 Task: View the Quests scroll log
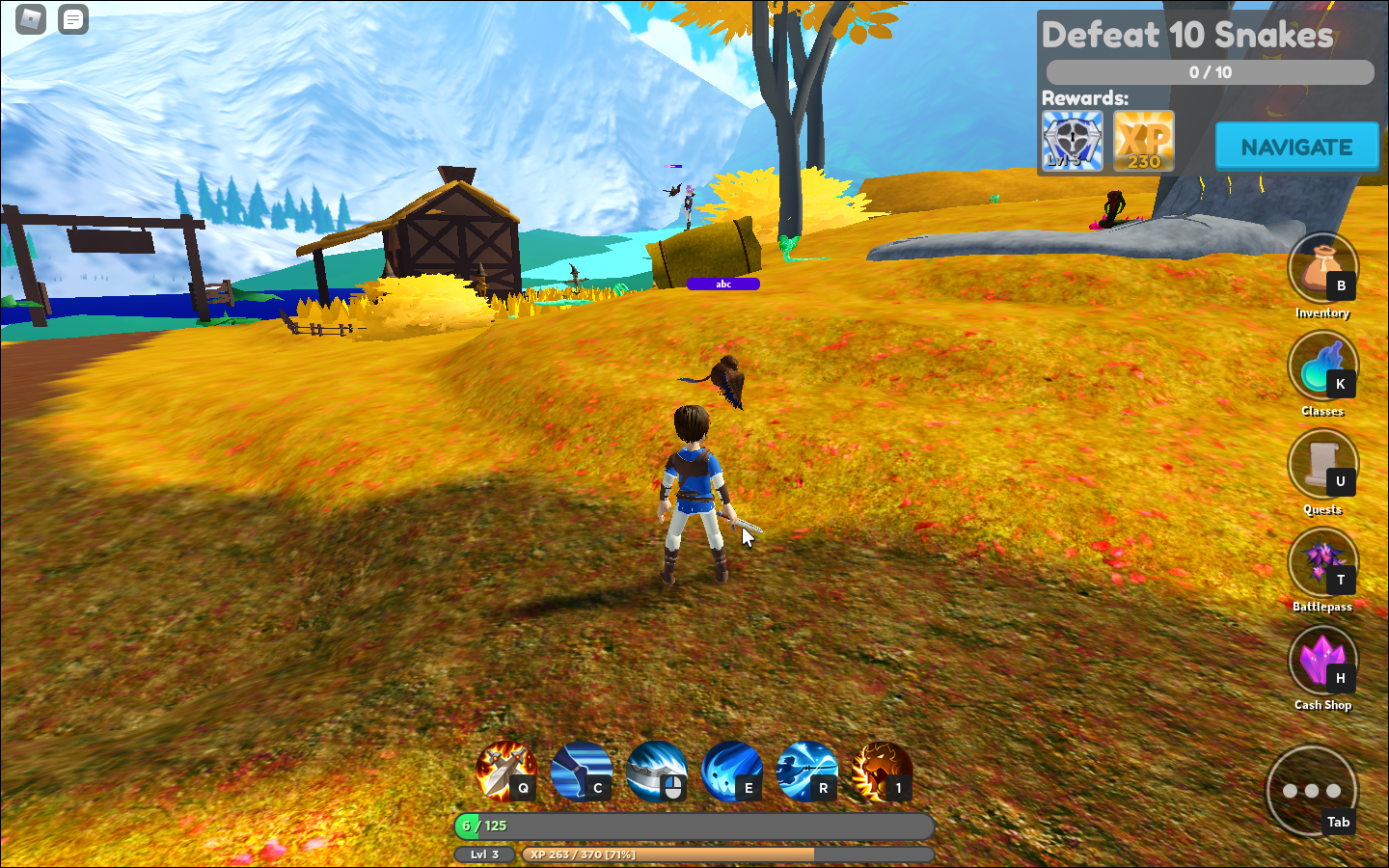point(1322,464)
